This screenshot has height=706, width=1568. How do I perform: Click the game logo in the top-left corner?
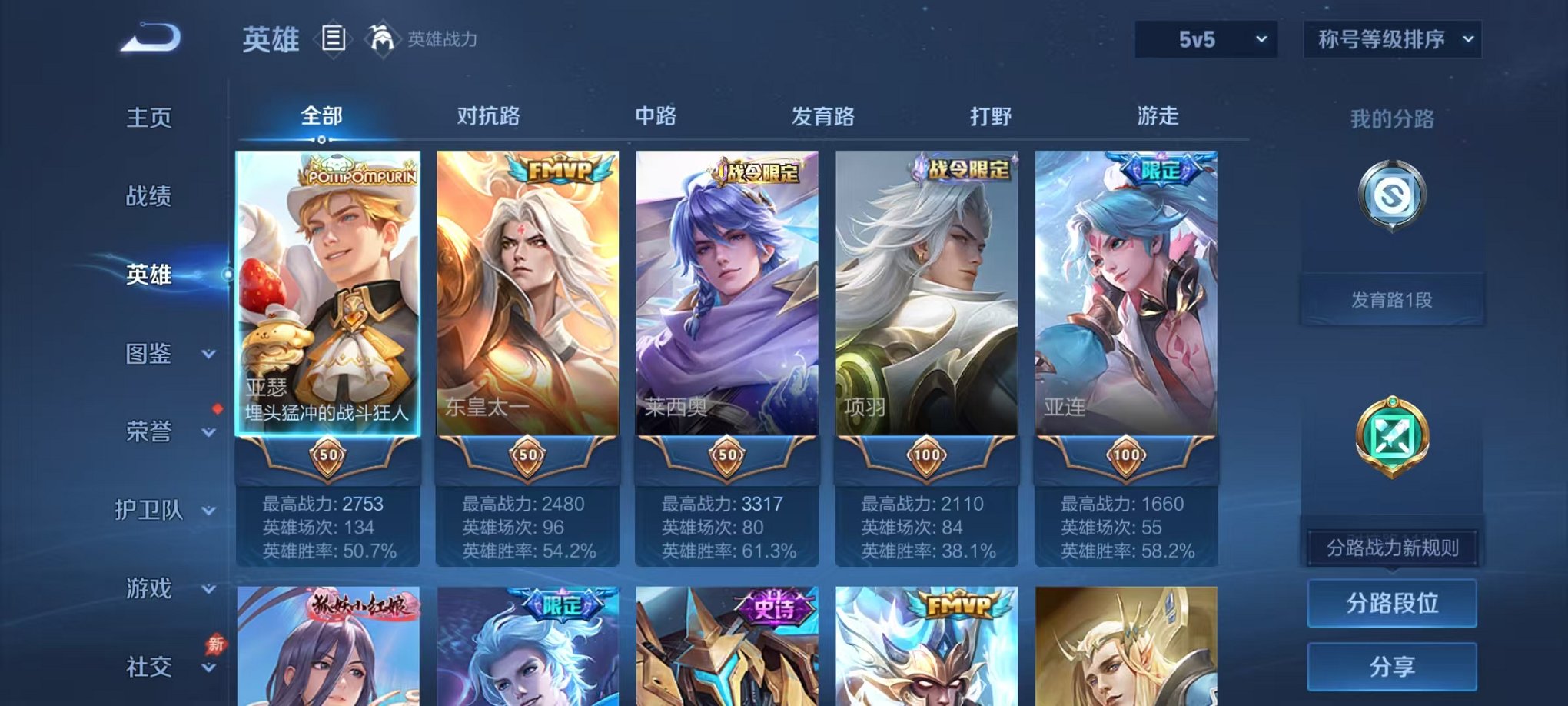click(151, 38)
